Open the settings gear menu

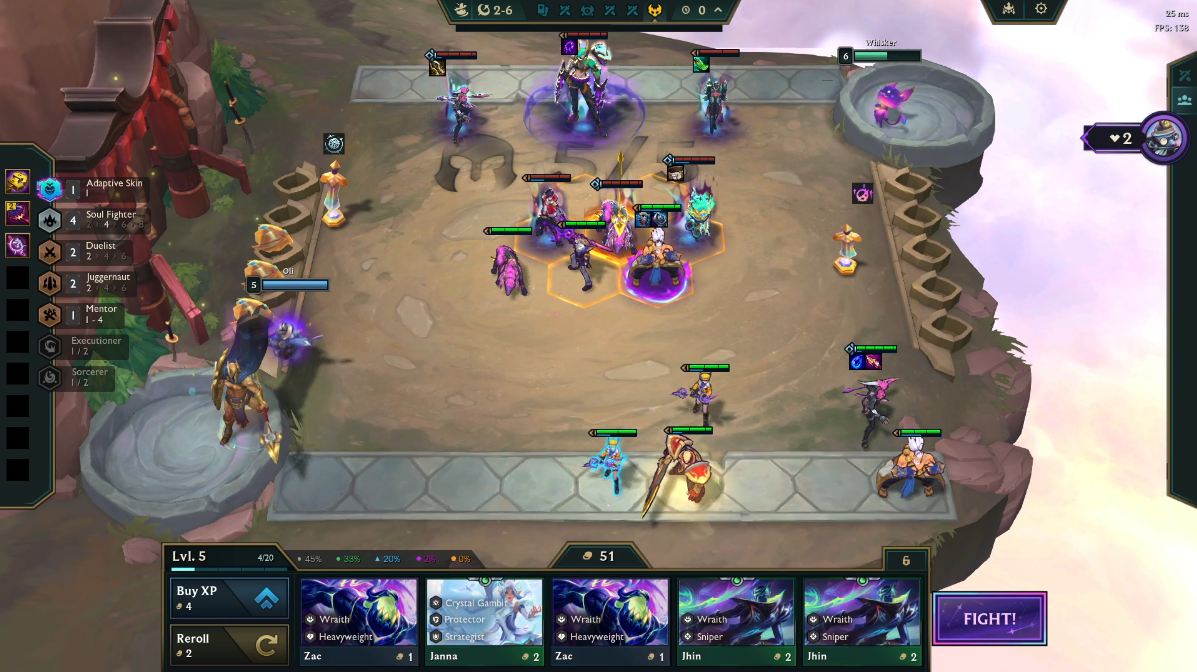coord(1041,9)
